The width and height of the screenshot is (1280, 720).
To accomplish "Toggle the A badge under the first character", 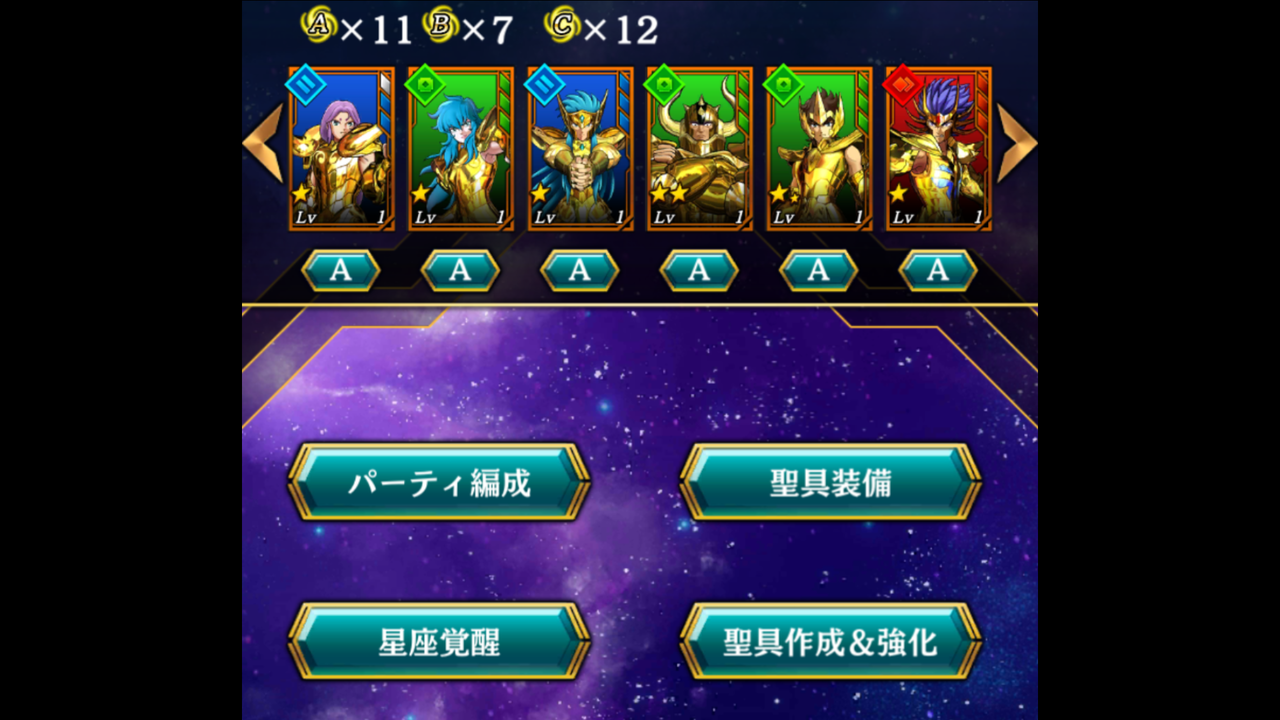I will [341, 268].
